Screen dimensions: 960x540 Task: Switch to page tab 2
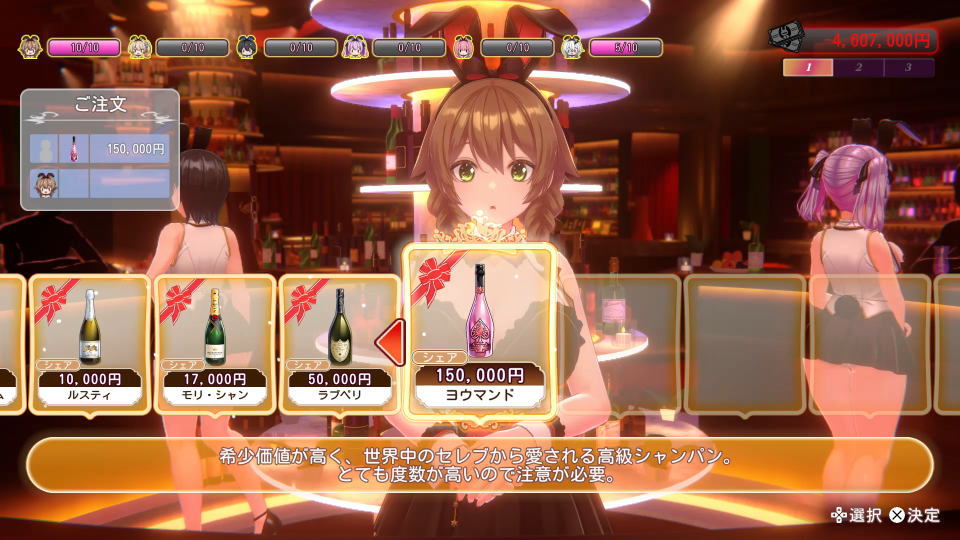(x=859, y=68)
